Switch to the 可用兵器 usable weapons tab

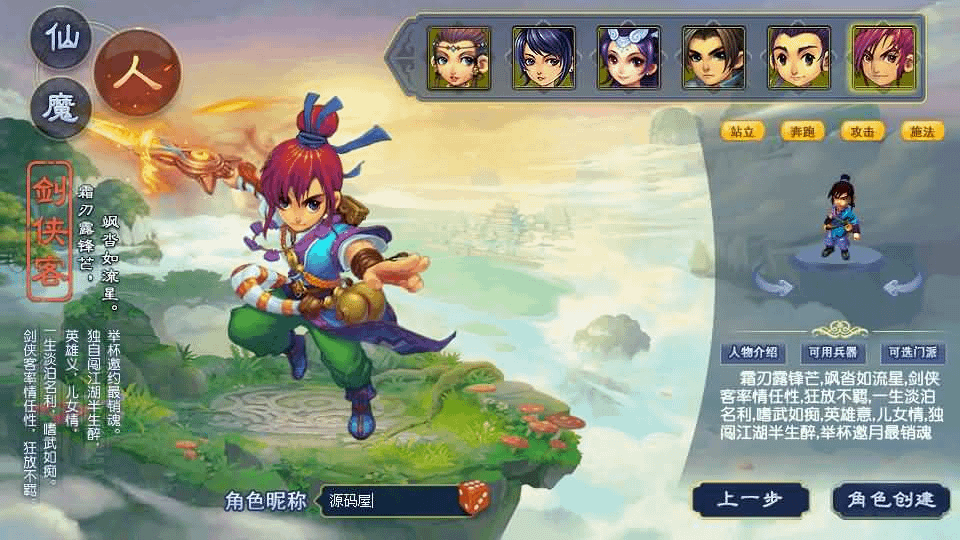tap(833, 353)
